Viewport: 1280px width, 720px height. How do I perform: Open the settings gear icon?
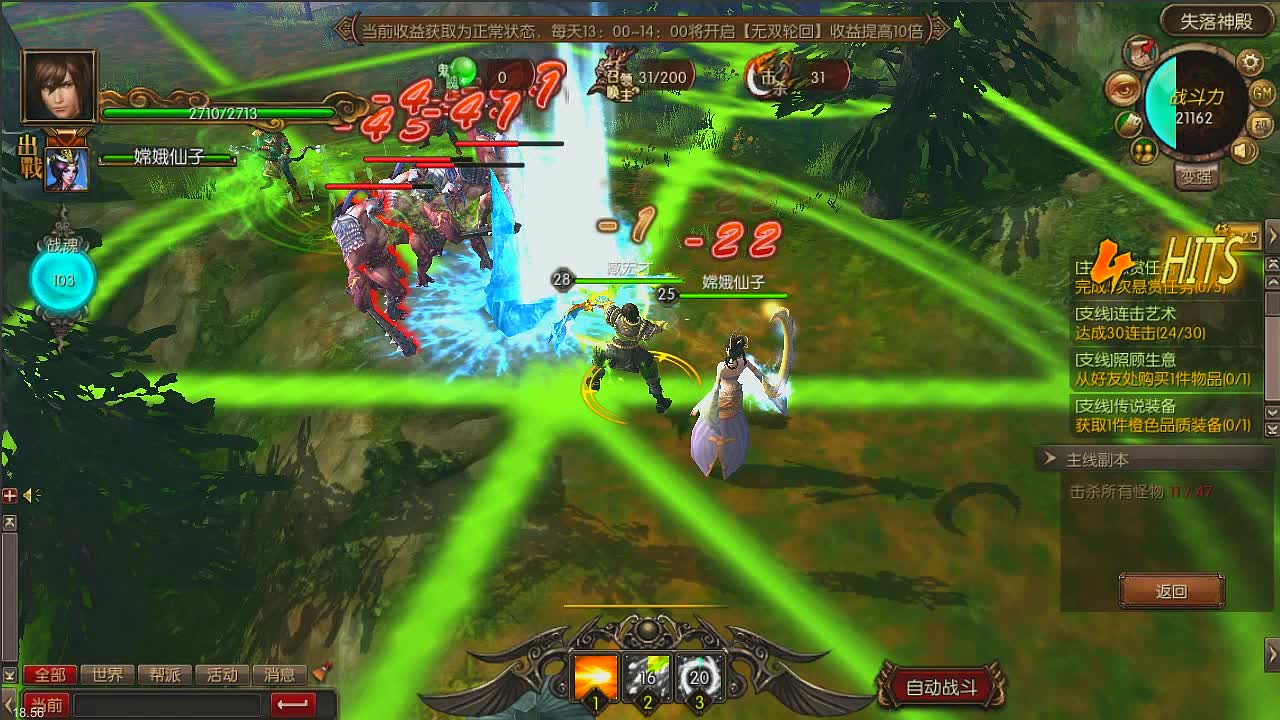[x=1248, y=63]
